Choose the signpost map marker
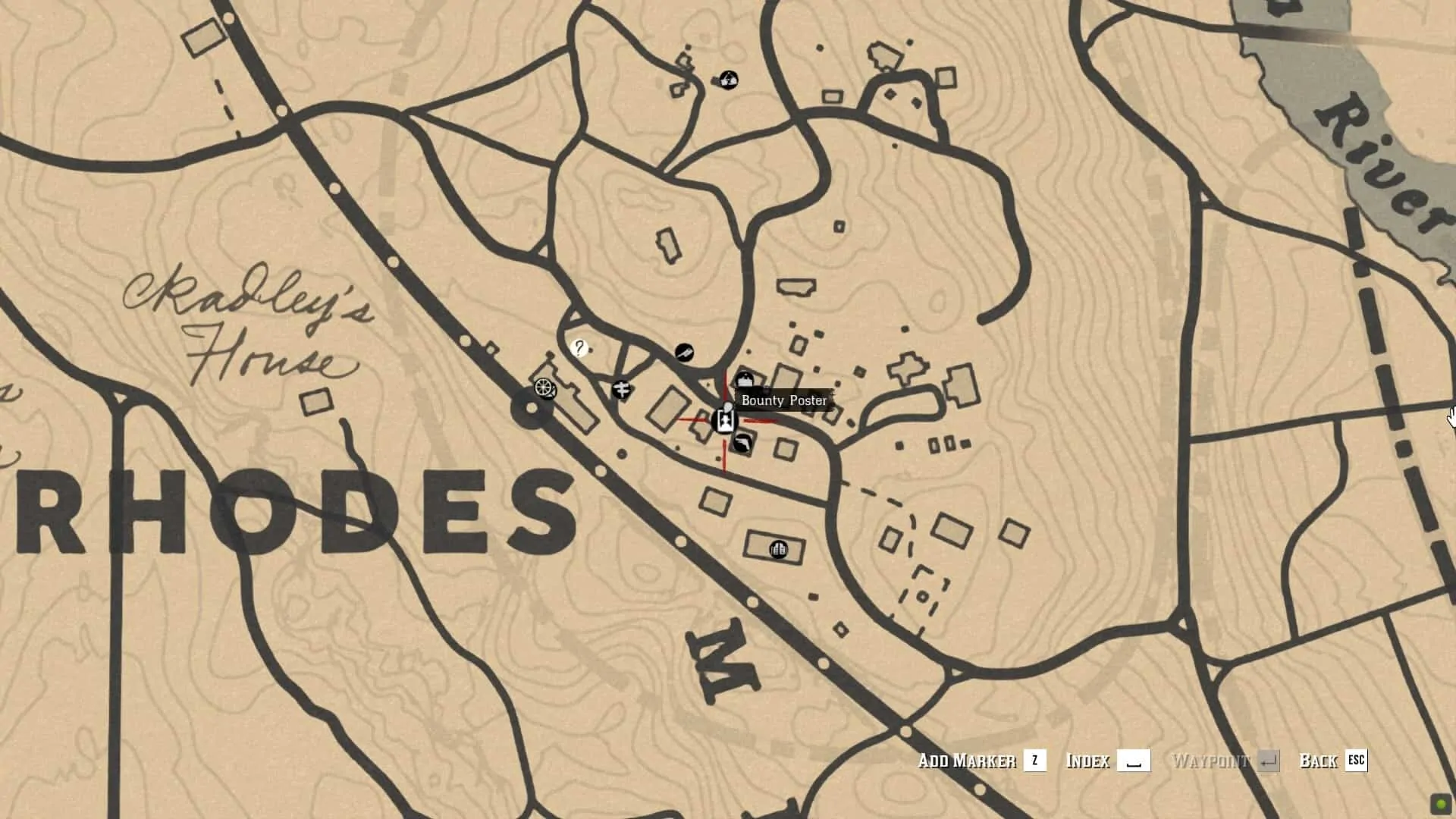1456x819 pixels. coord(621,390)
